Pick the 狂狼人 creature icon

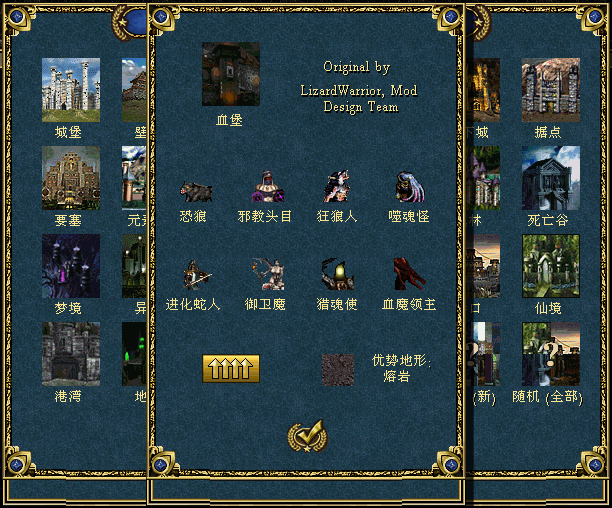coord(337,188)
